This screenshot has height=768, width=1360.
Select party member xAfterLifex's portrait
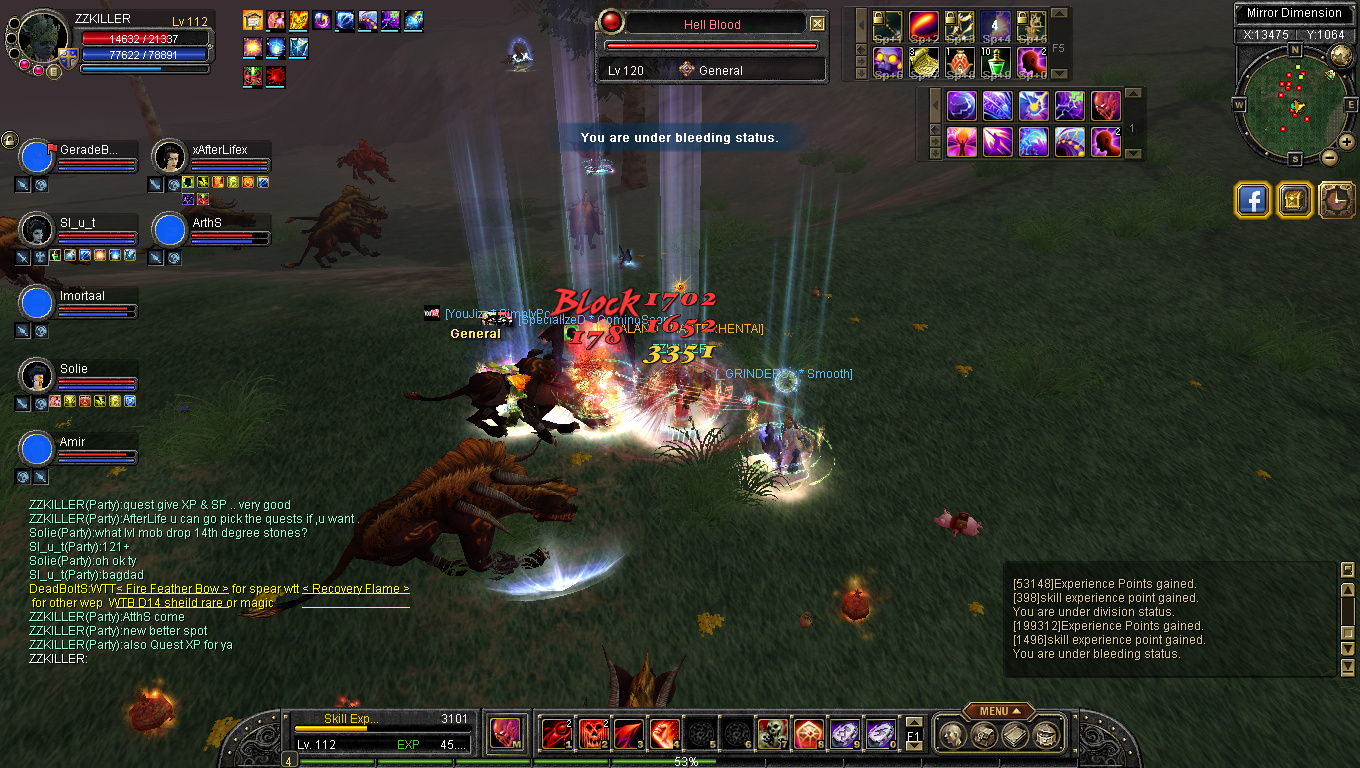[x=170, y=157]
